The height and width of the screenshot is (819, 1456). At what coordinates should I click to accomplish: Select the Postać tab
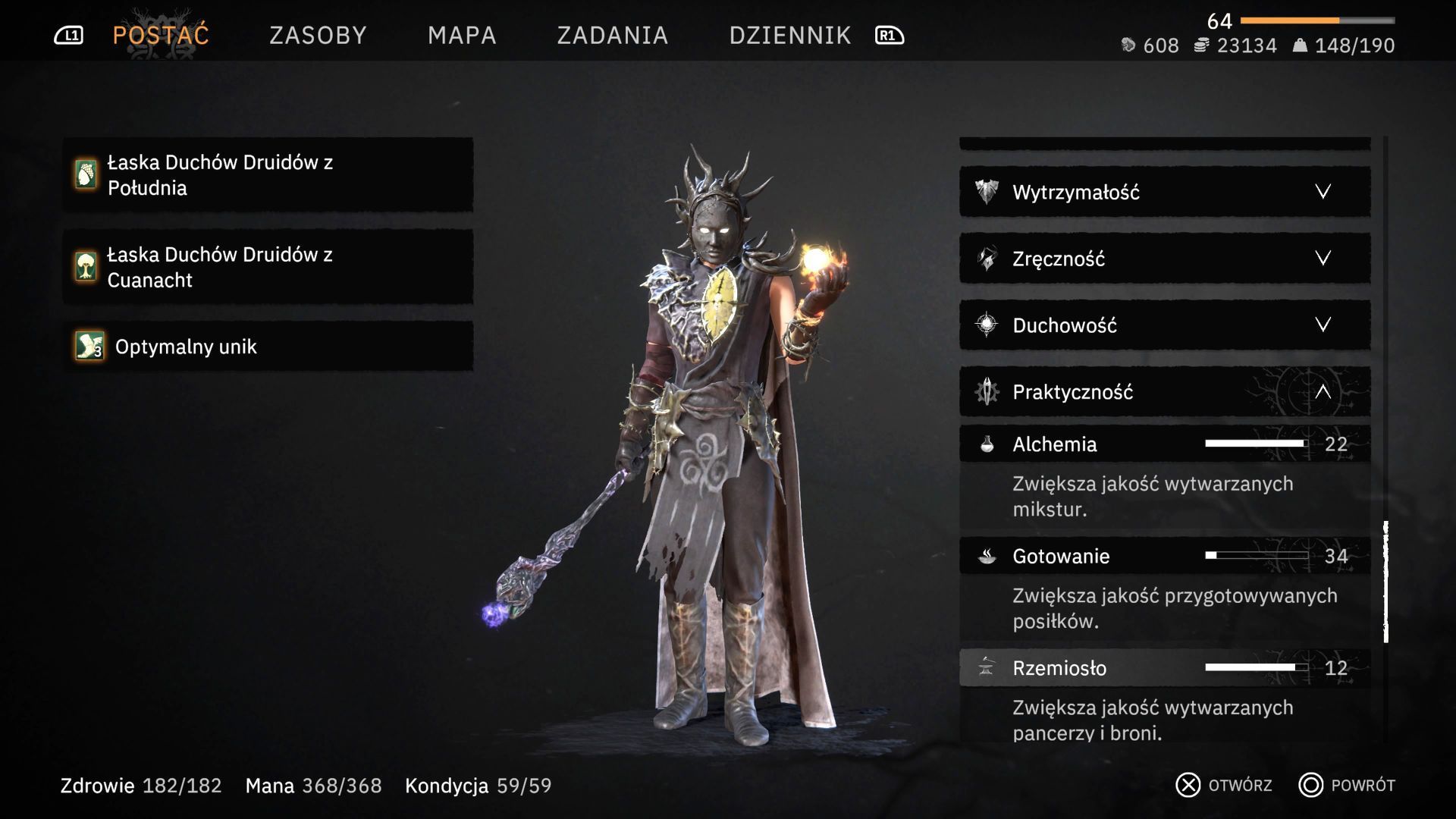point(161,36)
